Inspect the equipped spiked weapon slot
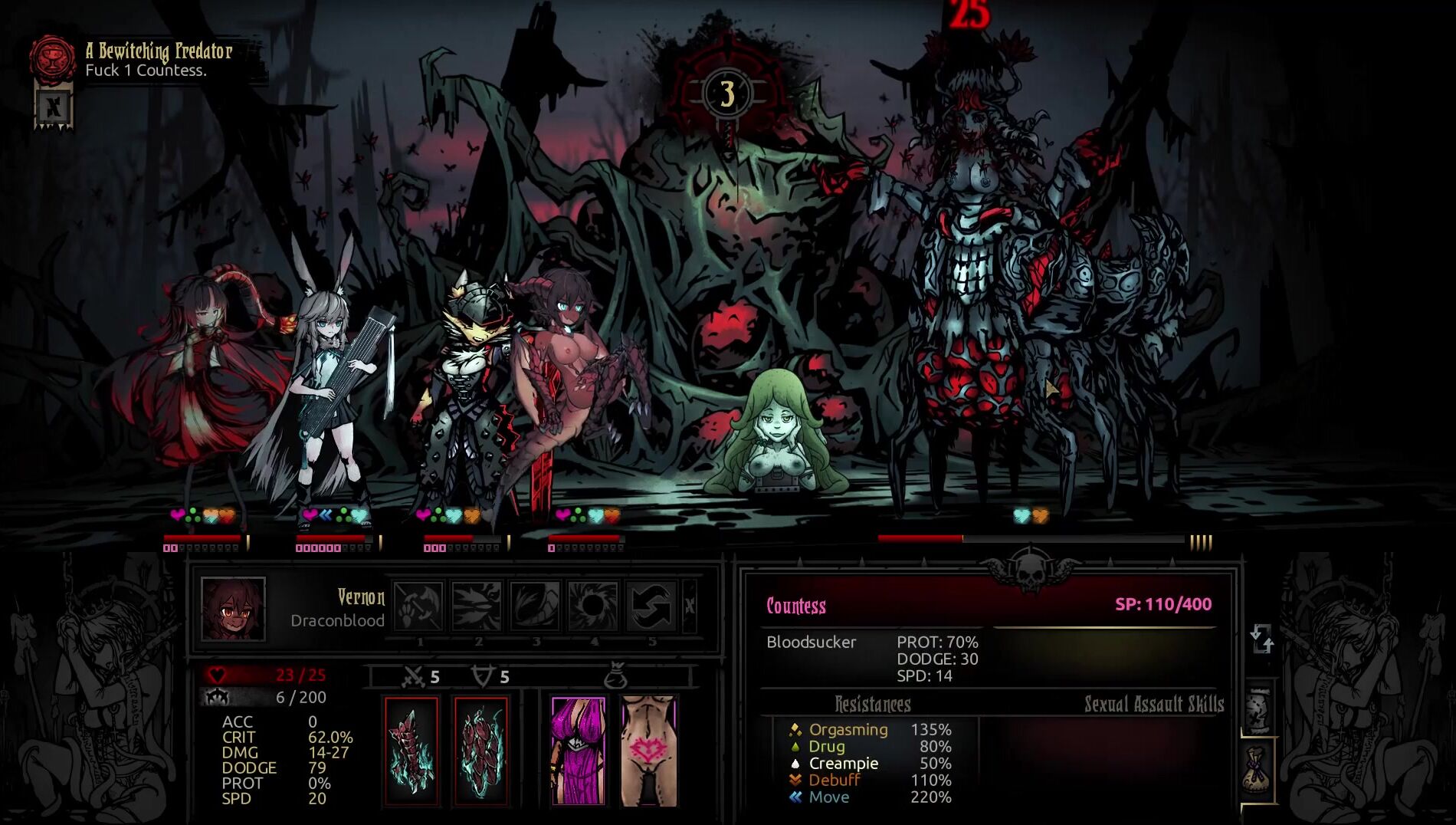The width and height of the screenshot is (1456, 825). (x=411, y=751)
